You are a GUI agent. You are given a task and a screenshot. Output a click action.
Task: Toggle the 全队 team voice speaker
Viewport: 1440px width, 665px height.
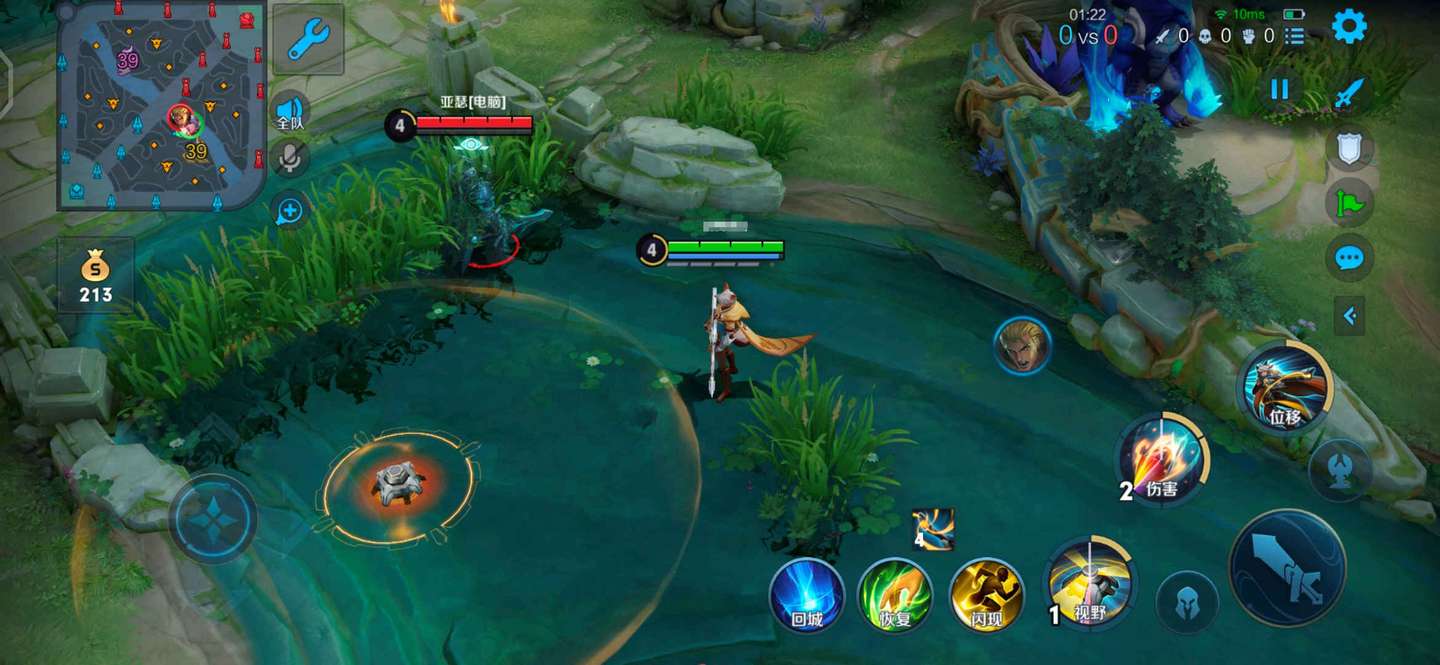pyautogui.click(x=290, y=112)
